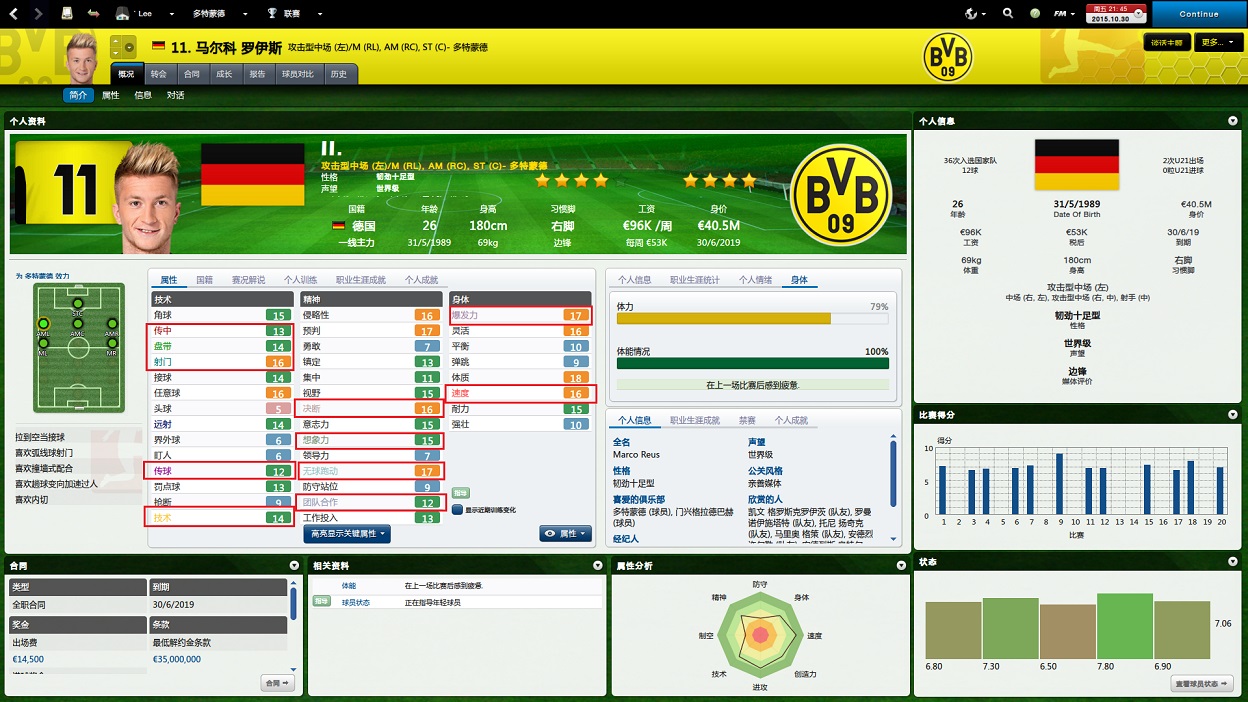This screenshot has height=702, width=1248.
Task: Open the 禁赛 tab
Action: [747, 420]
